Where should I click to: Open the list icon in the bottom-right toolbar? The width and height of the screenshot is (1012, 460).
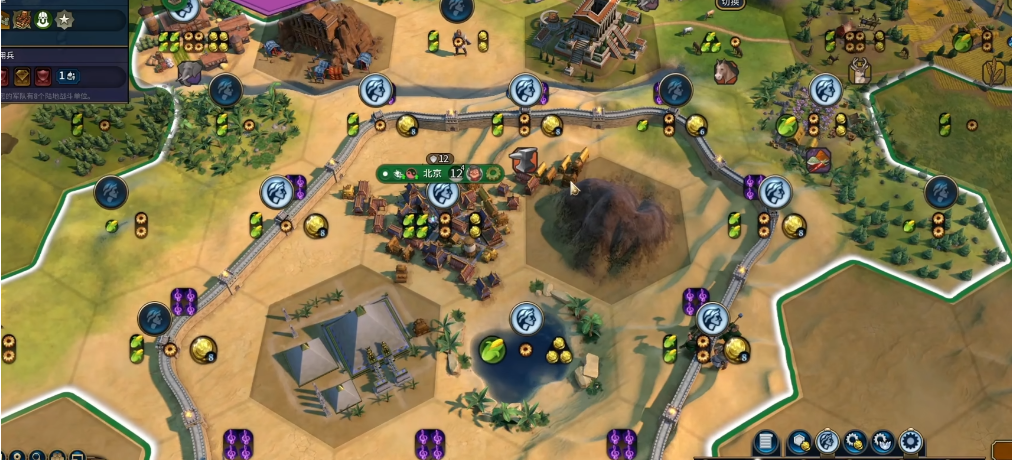pos(767,442)
